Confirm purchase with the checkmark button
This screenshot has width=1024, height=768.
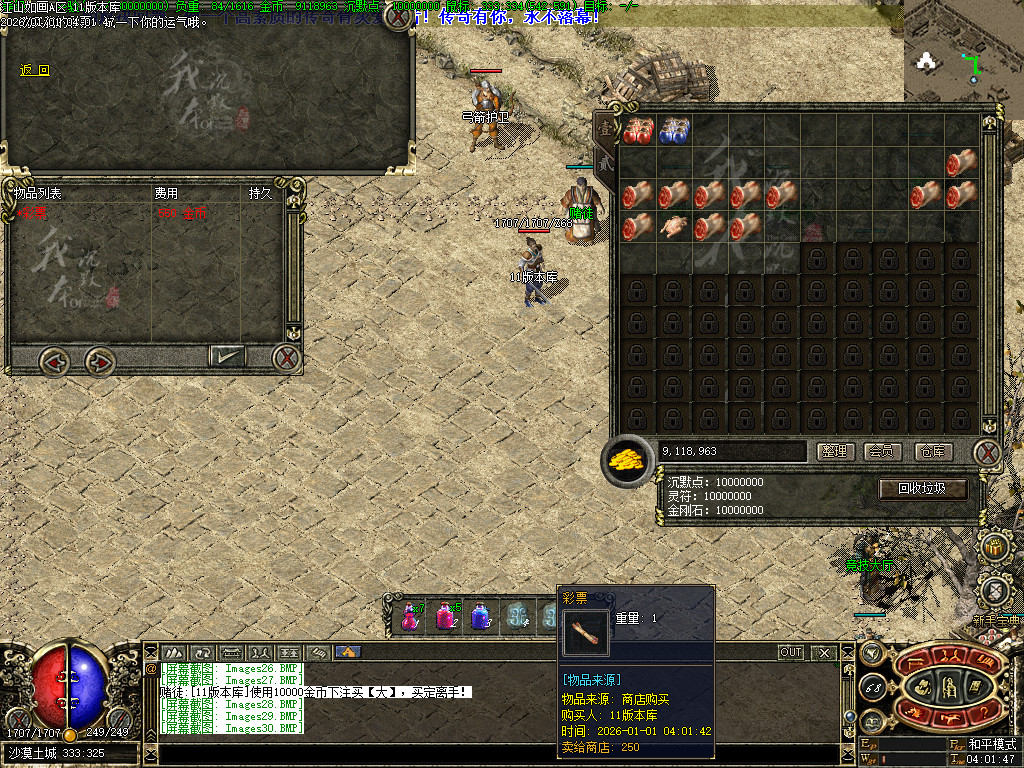click(x=227, y=355)
